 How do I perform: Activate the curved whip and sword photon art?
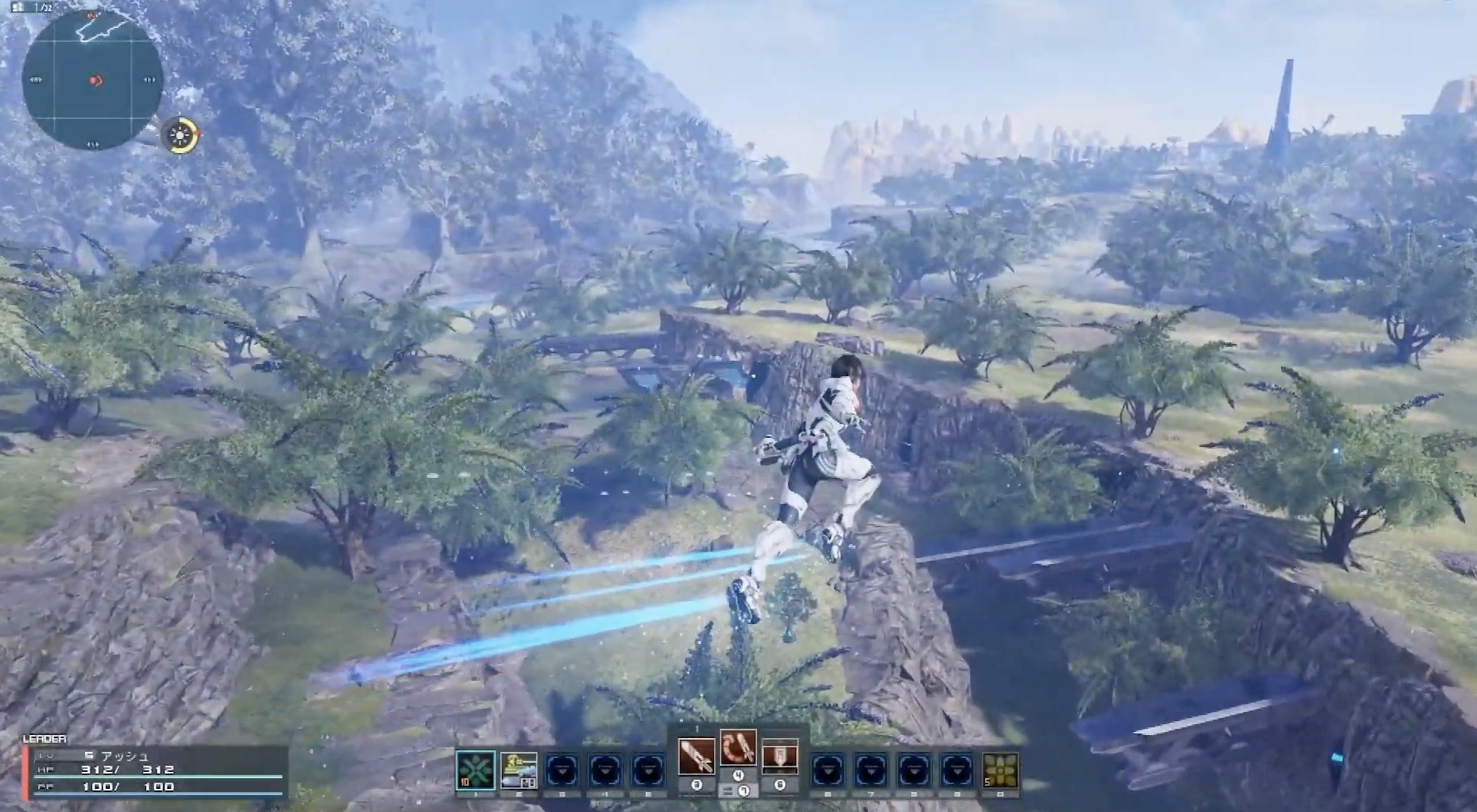tap(738, 748)
